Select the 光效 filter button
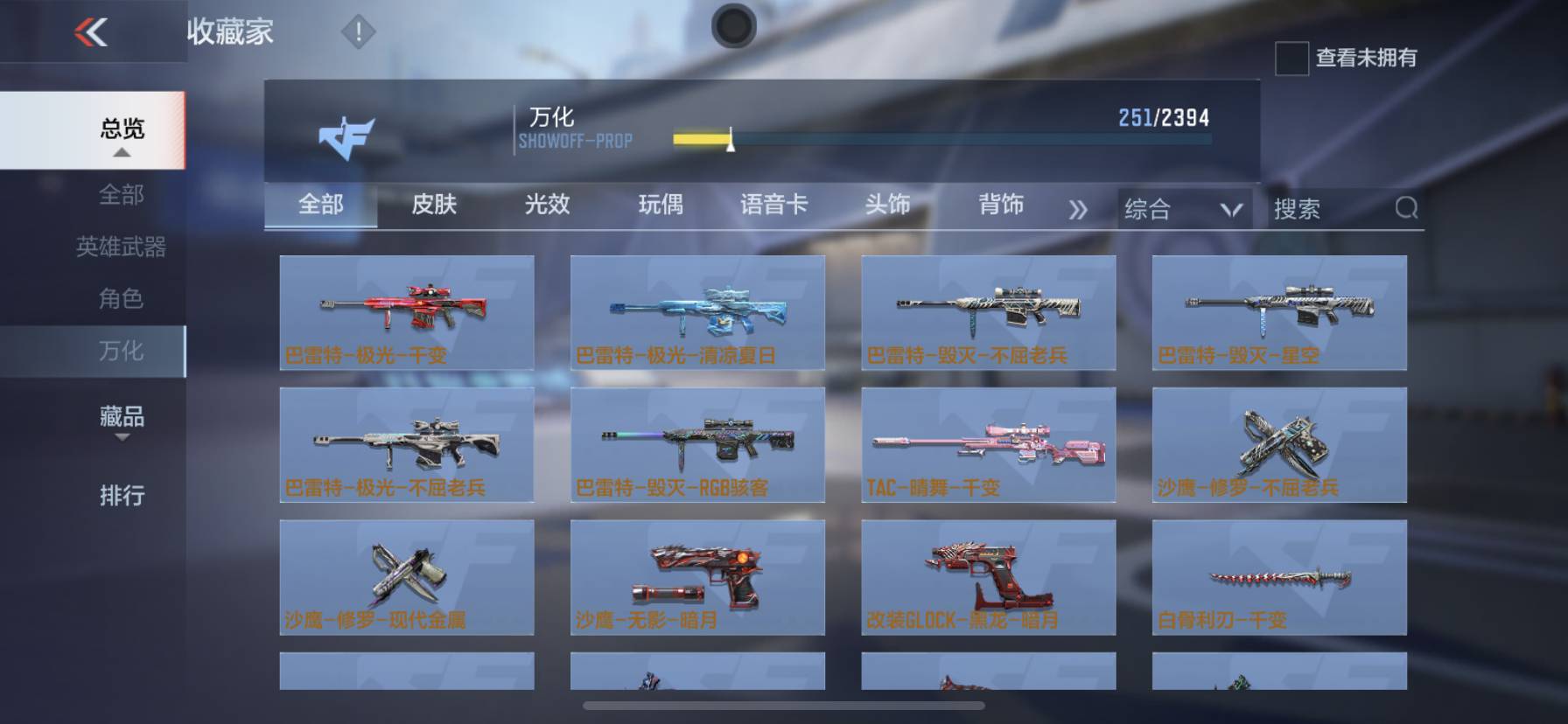1568x724 pixels. (x=548, y=205)
